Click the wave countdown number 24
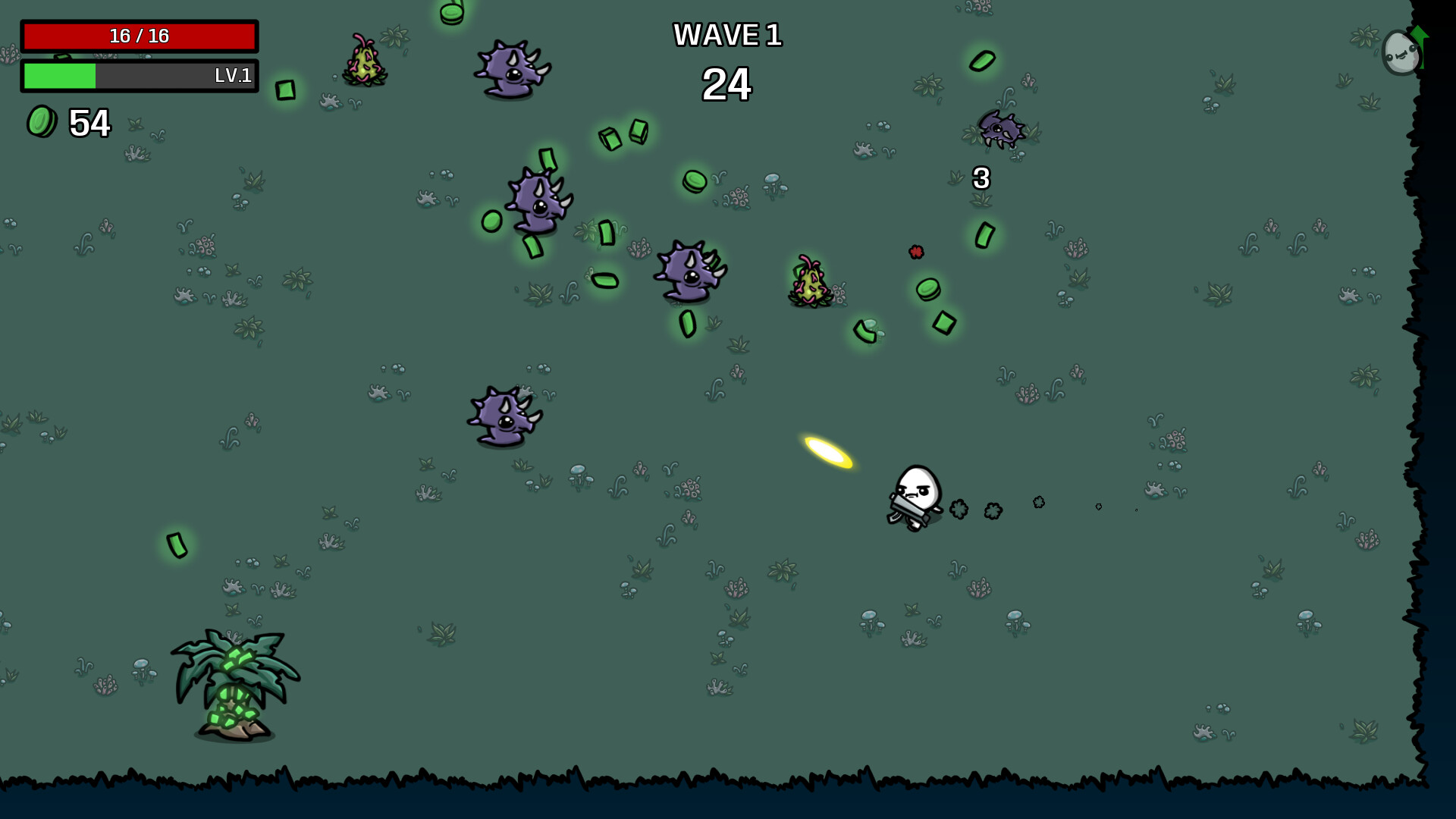The height and width of the screenshot is (819, 1456). tap(727, 85)
